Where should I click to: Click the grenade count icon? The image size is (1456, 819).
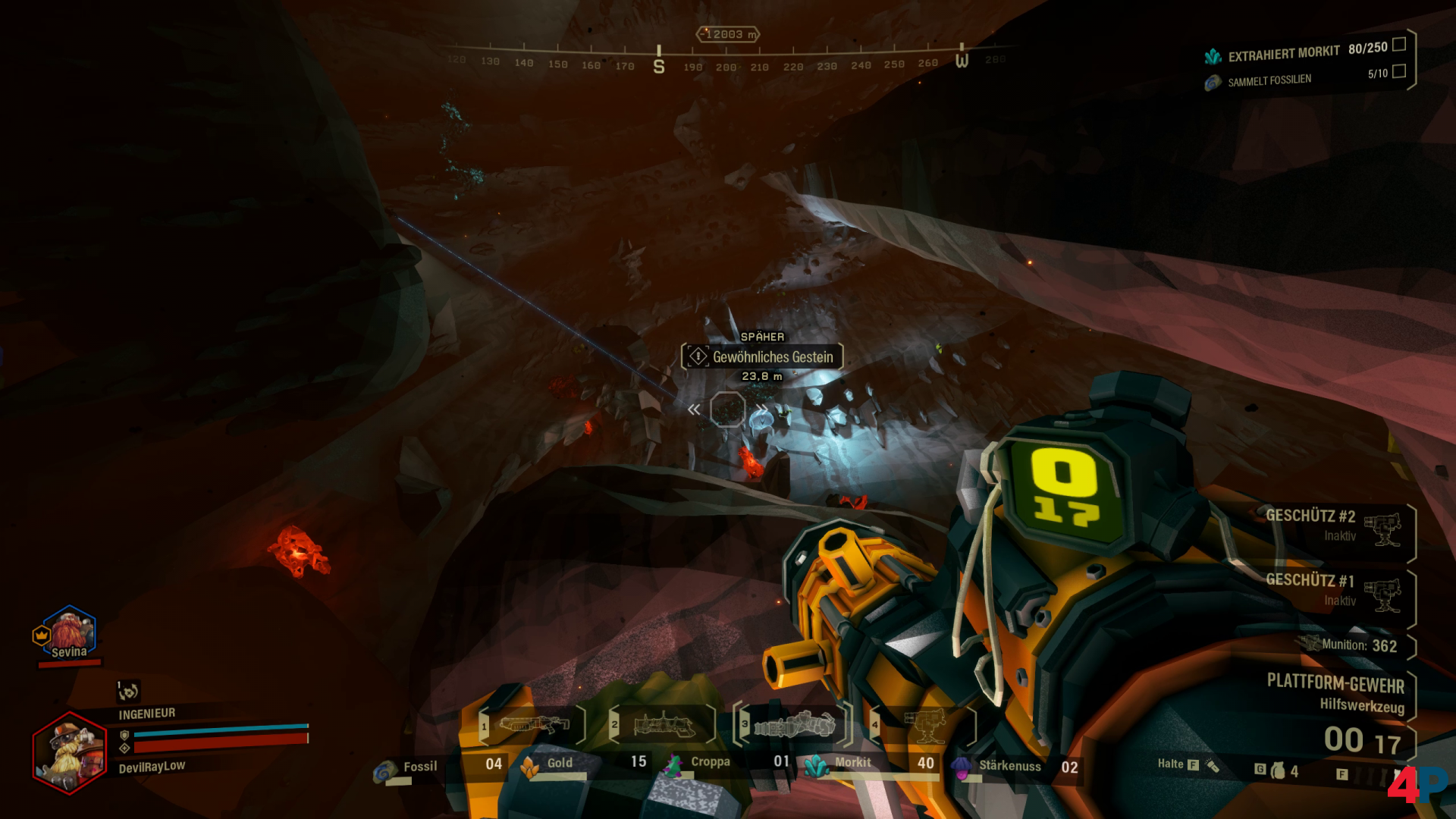(1279, 770)
